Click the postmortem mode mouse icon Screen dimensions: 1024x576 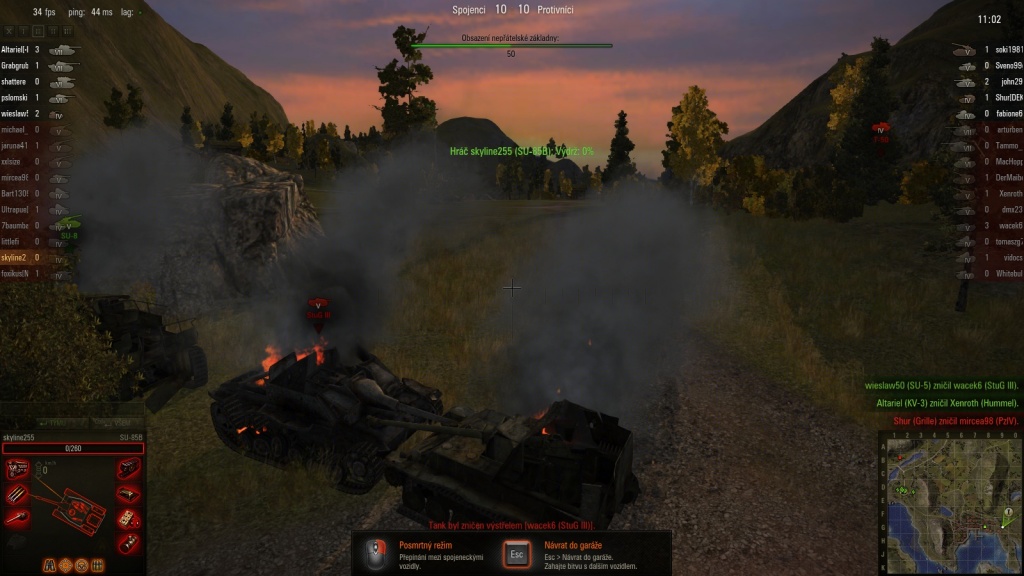click(x=376, y=553)
